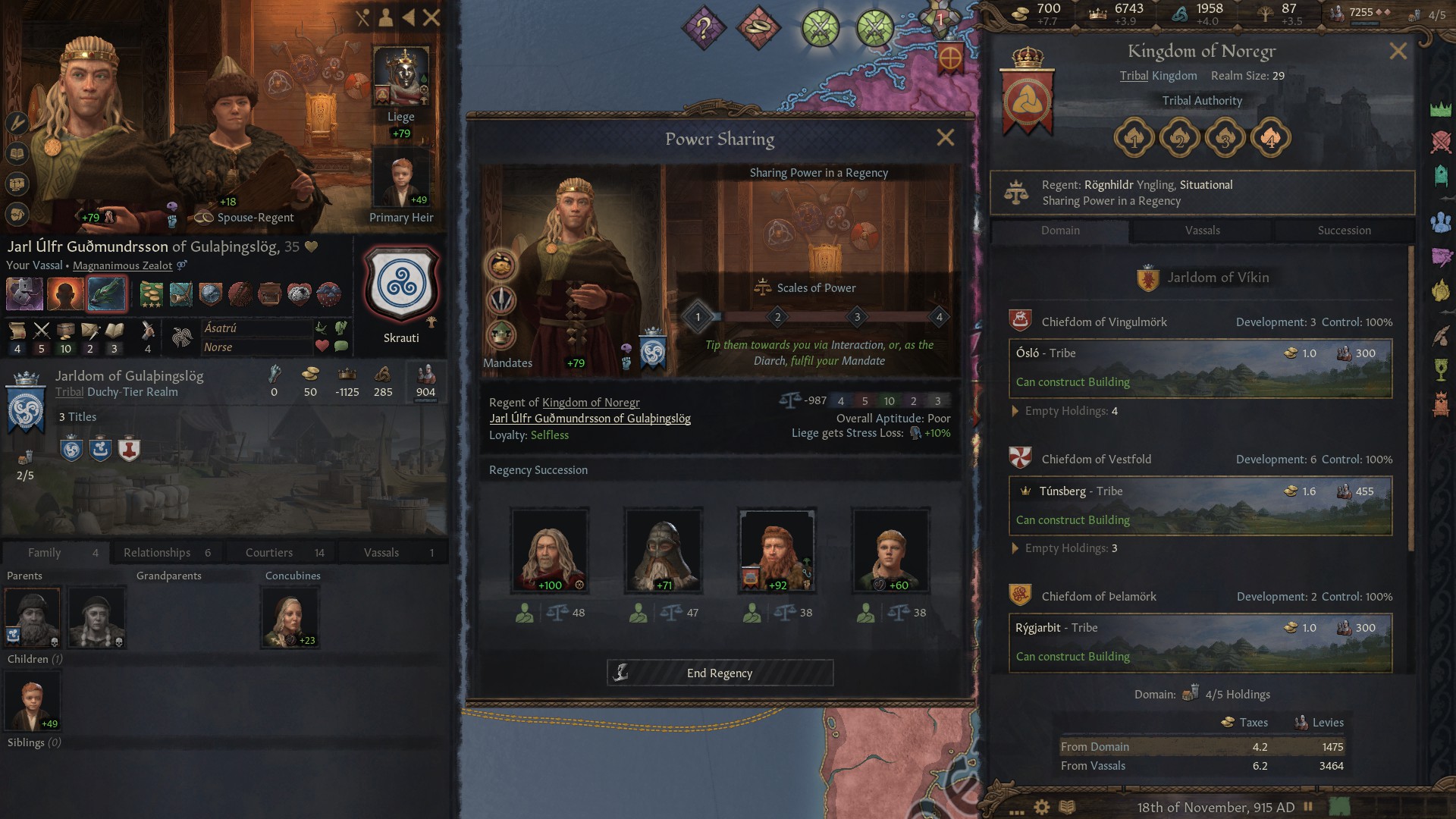Open the Succession tab

pos(1344,231)
